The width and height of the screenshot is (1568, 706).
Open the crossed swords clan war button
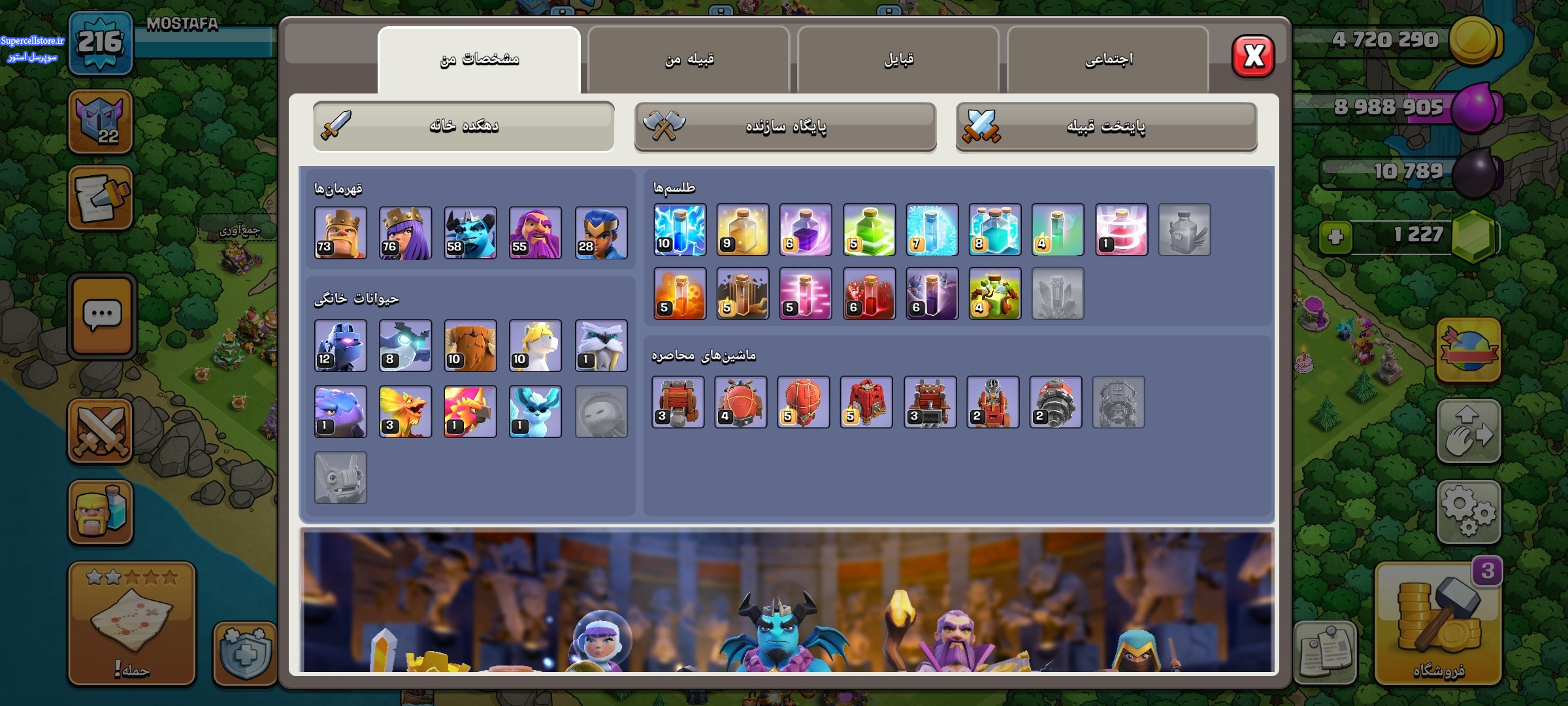coord(101,431)
